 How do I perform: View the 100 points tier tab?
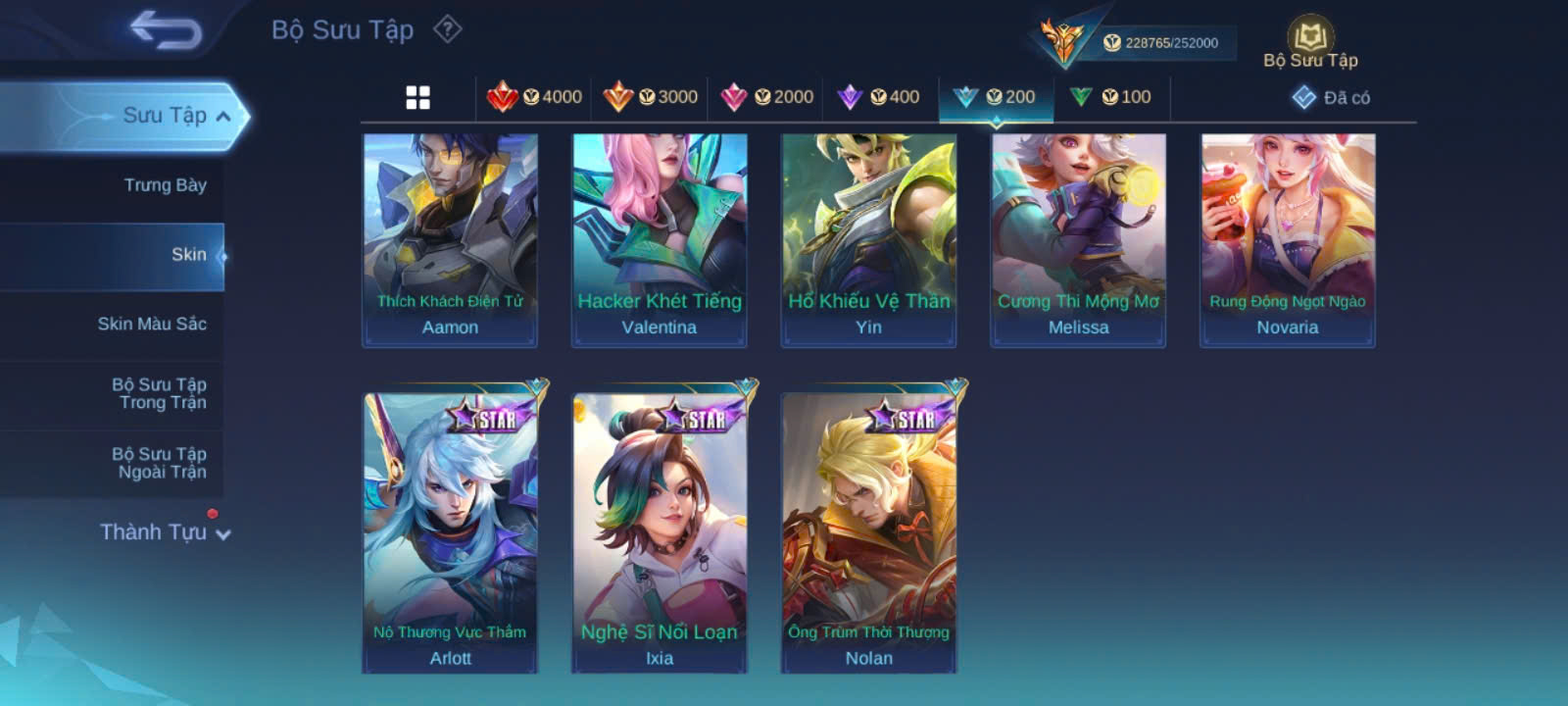pyautogui.click(x=1111, y=97)
